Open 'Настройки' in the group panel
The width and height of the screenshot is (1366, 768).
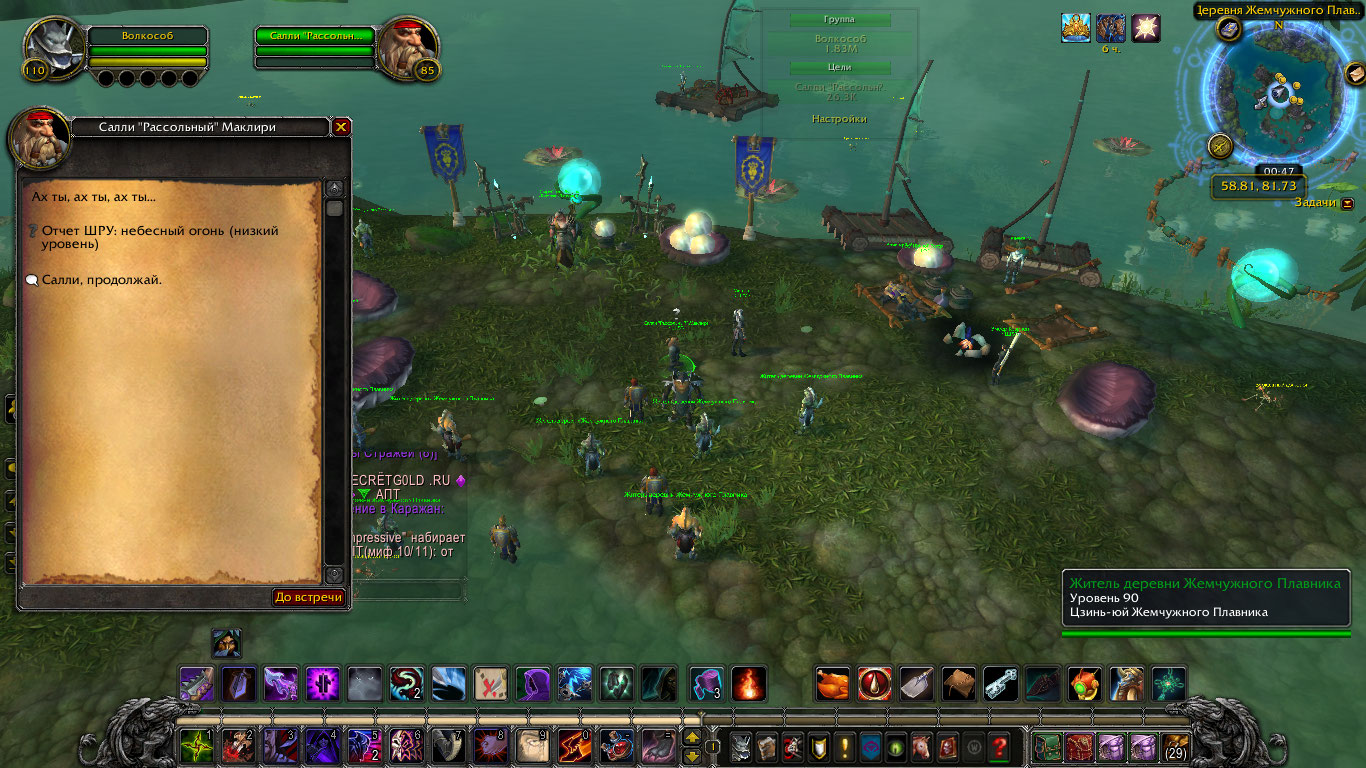(x=839, y=119)
